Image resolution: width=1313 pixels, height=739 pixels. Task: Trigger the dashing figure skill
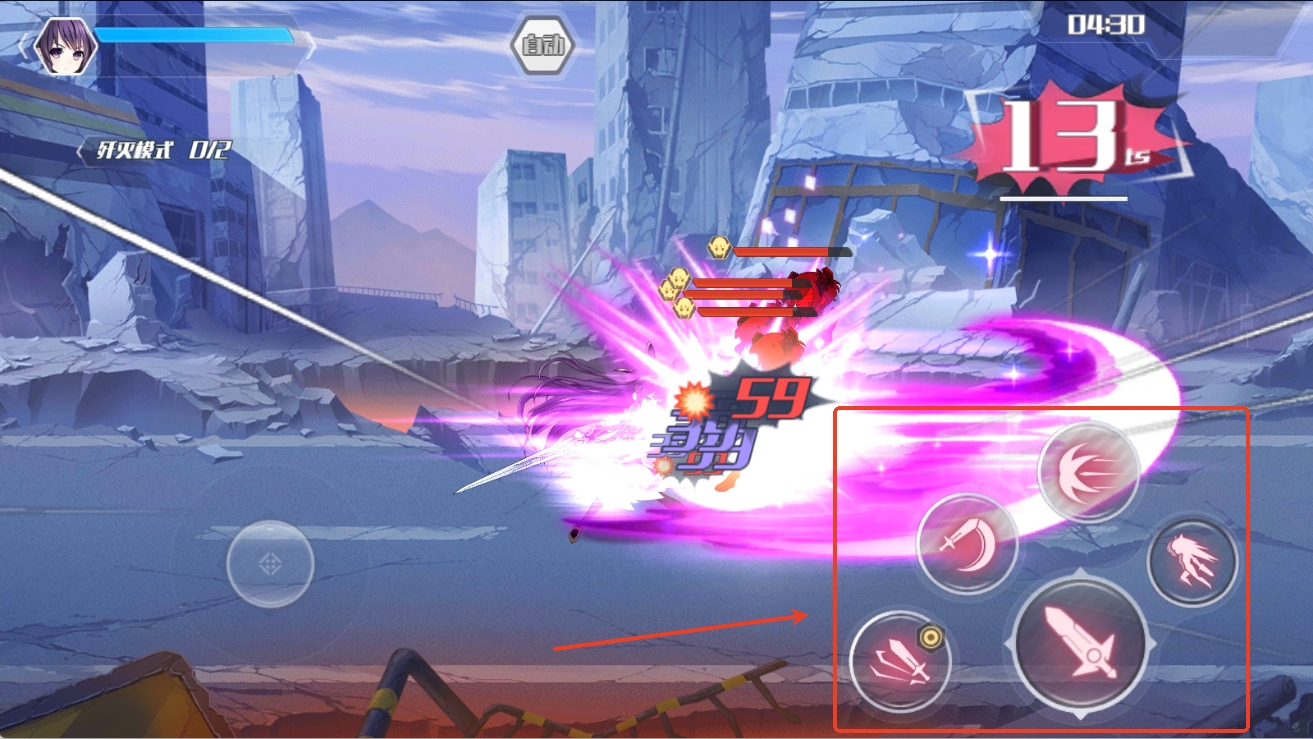coord(1192,561)
